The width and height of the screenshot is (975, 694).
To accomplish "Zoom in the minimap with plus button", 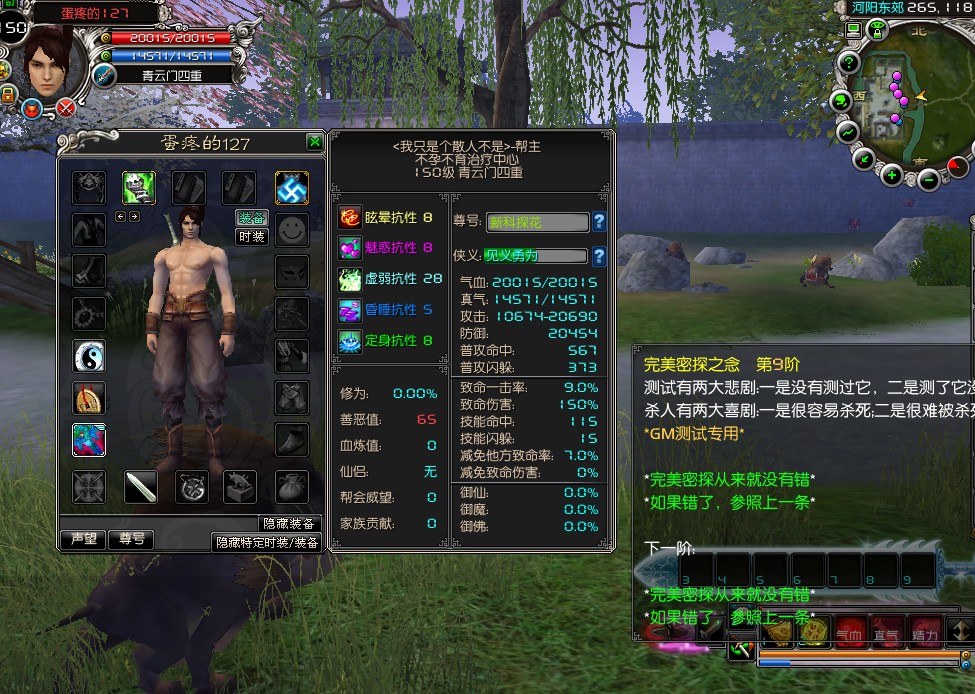I will coord(891,176).
